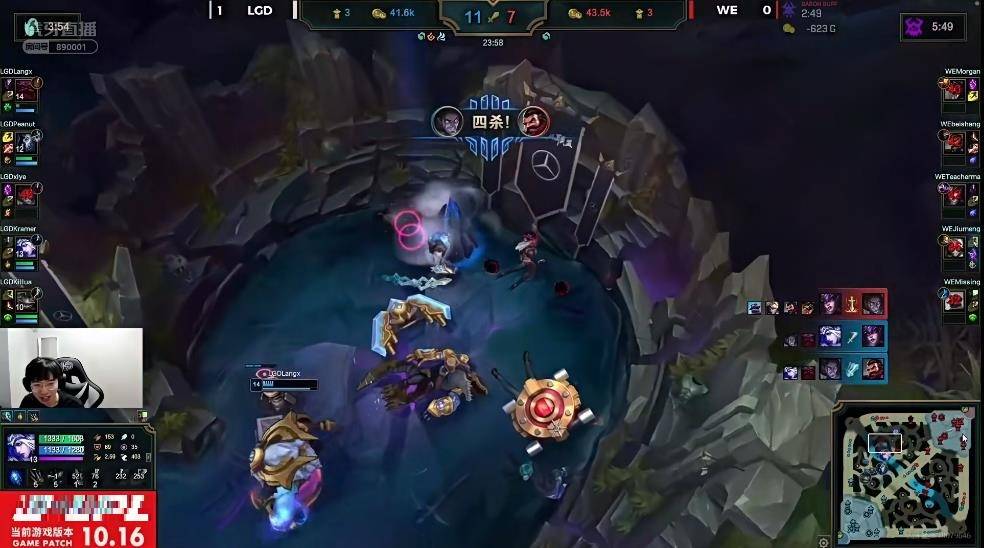
Task: Select WEMissing's player frame
Action: pyautogui.click(x=962, y=300)
